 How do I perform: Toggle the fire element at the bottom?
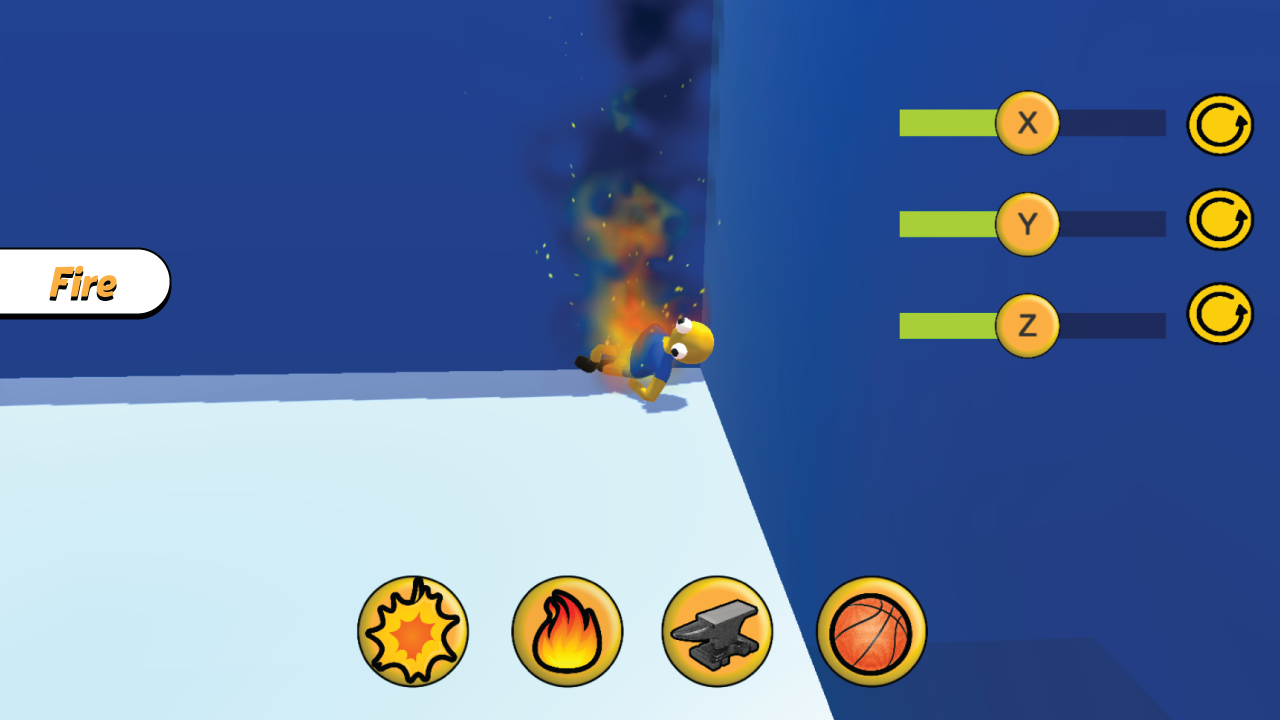click(x=567, y=631)
